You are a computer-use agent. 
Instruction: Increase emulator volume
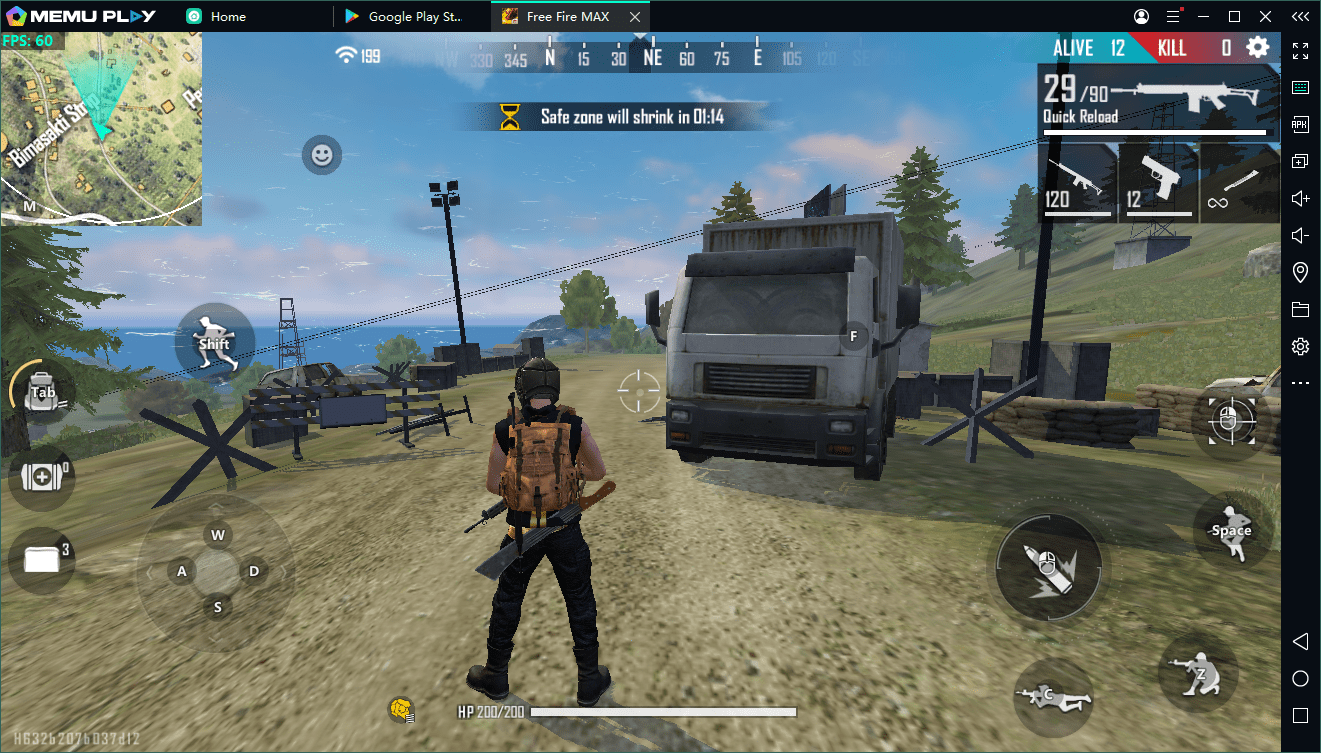[x=1300, y=198]
